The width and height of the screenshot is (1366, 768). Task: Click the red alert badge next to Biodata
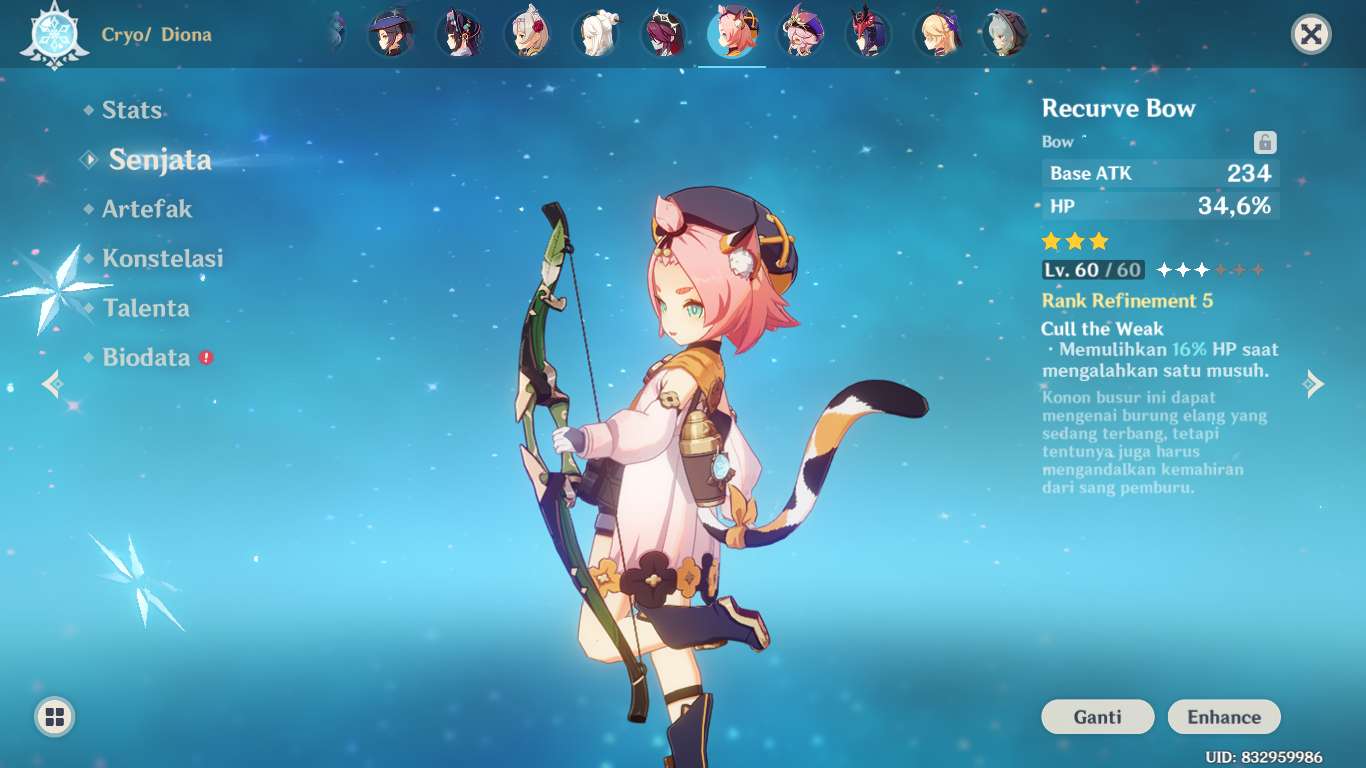(204, 356)
